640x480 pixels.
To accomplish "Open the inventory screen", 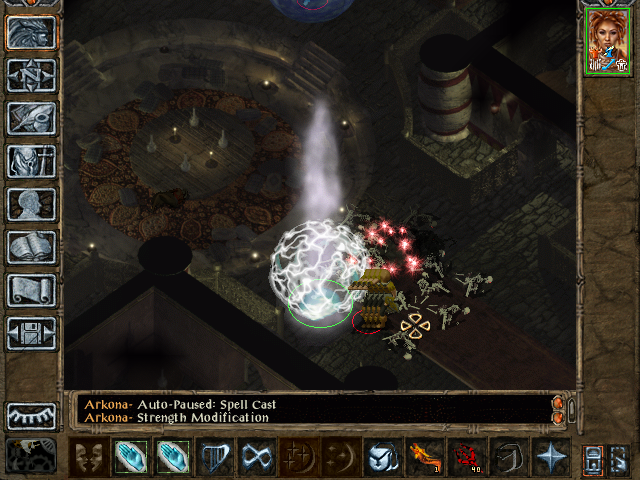I will (x=31, y=161).
